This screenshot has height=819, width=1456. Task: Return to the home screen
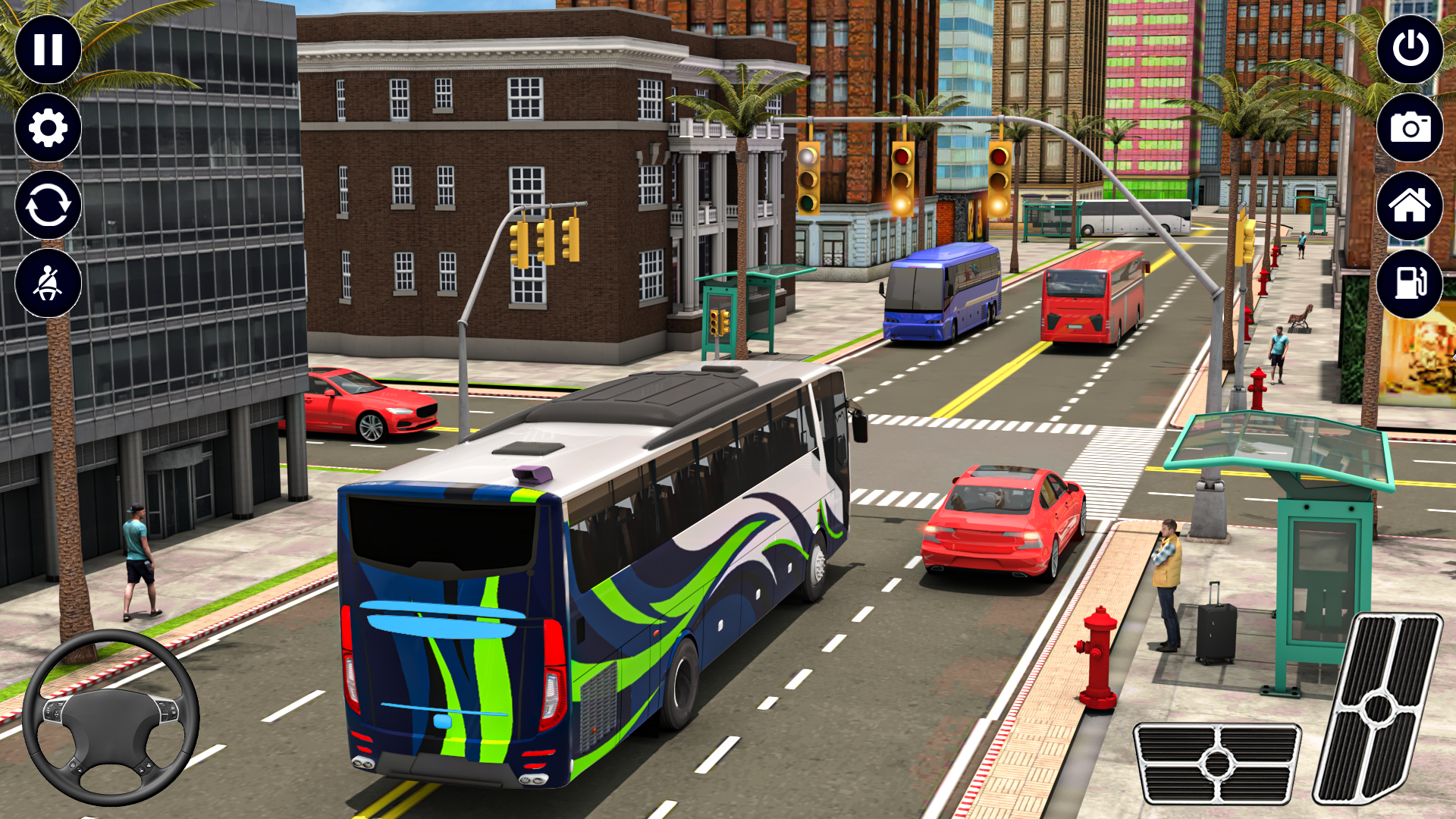coord(1408,206)
